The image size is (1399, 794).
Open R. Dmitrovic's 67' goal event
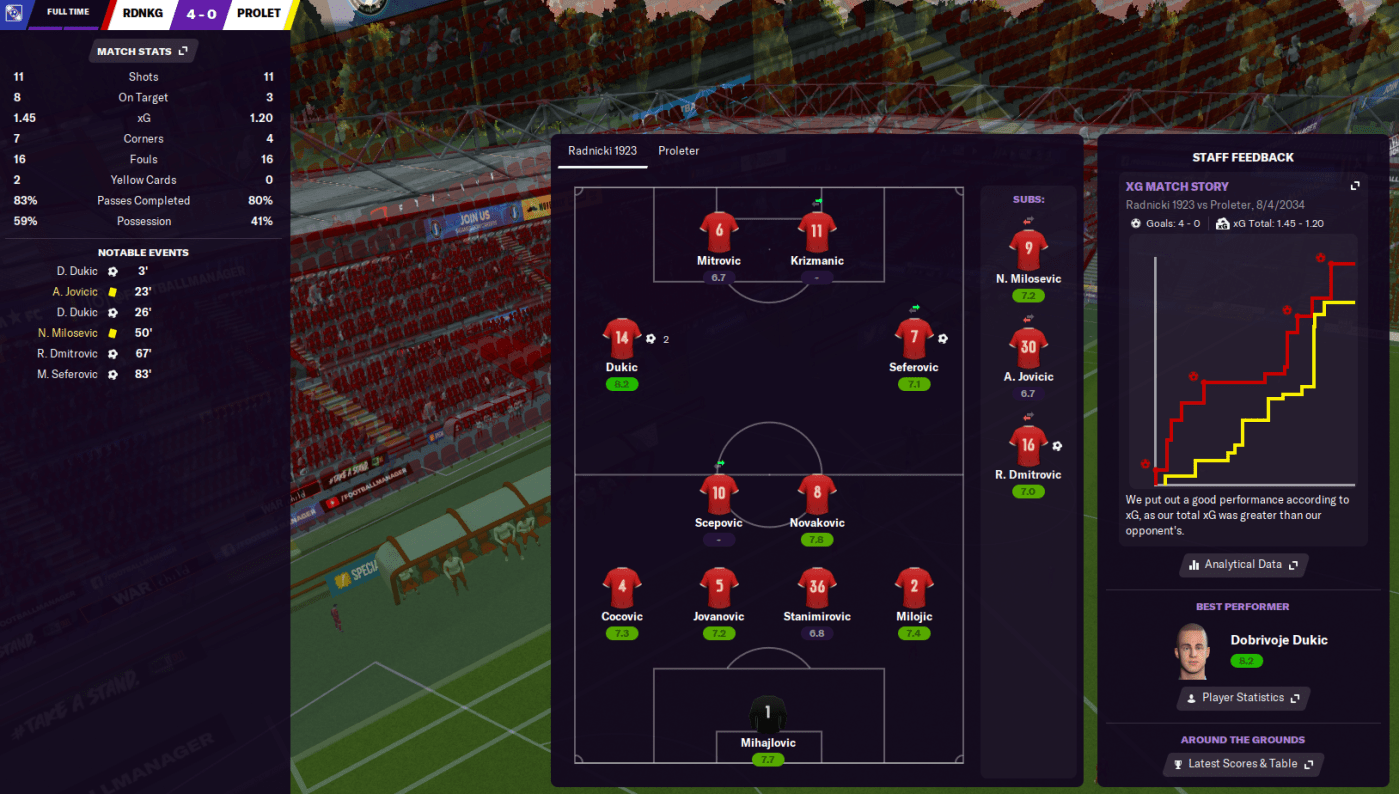tap(70, 353)
